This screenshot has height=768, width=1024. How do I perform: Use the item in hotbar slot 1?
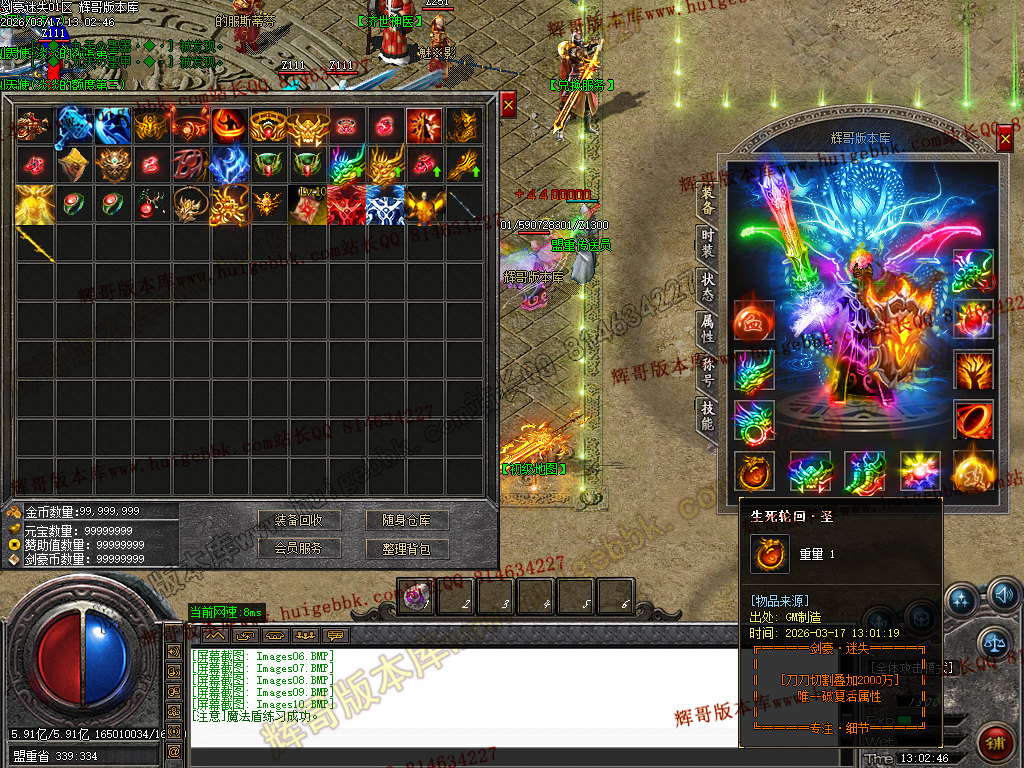tap(416, 597)
